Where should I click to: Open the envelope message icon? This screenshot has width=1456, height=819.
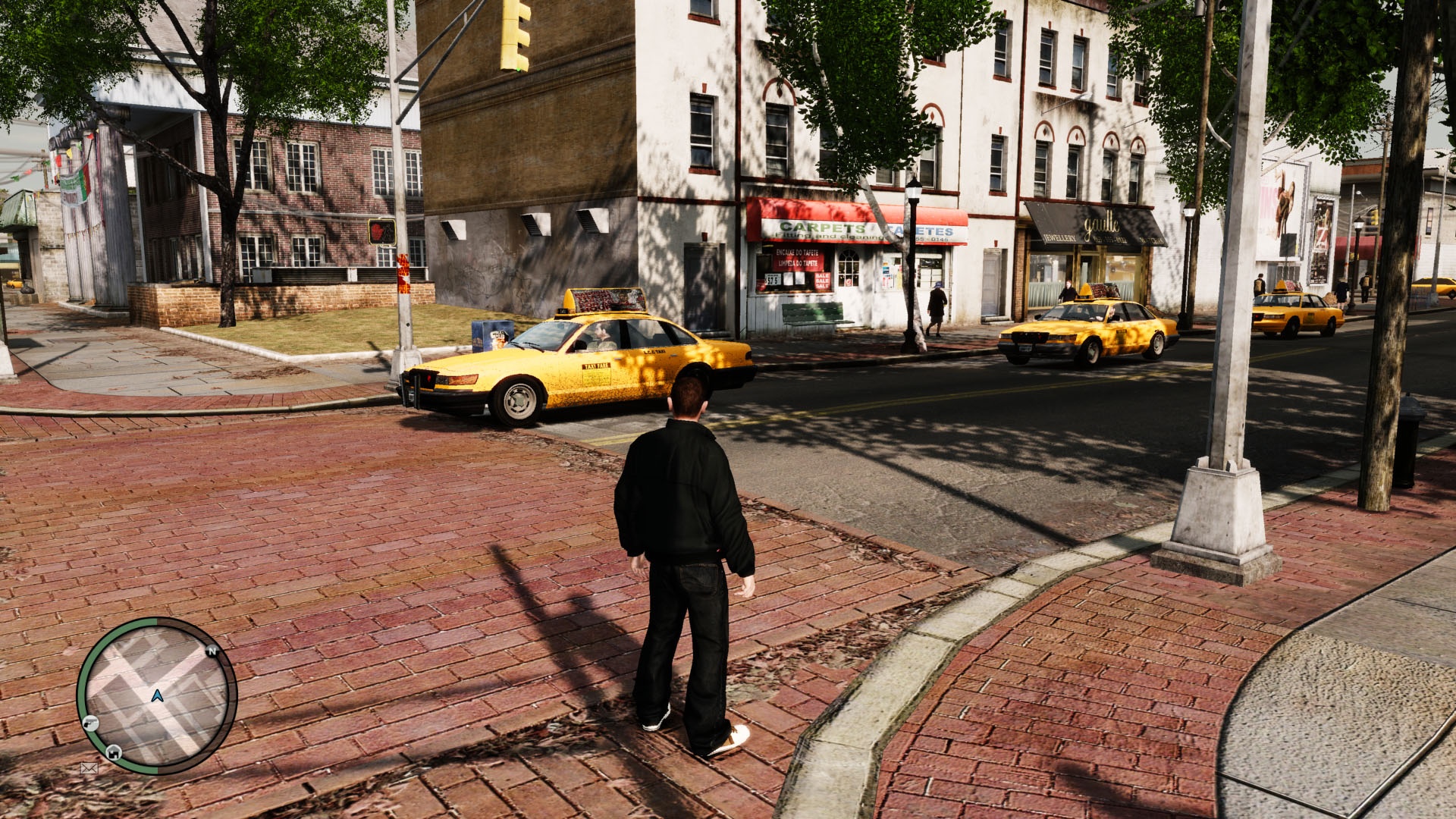pyautogui.click(x=89, y=768)
